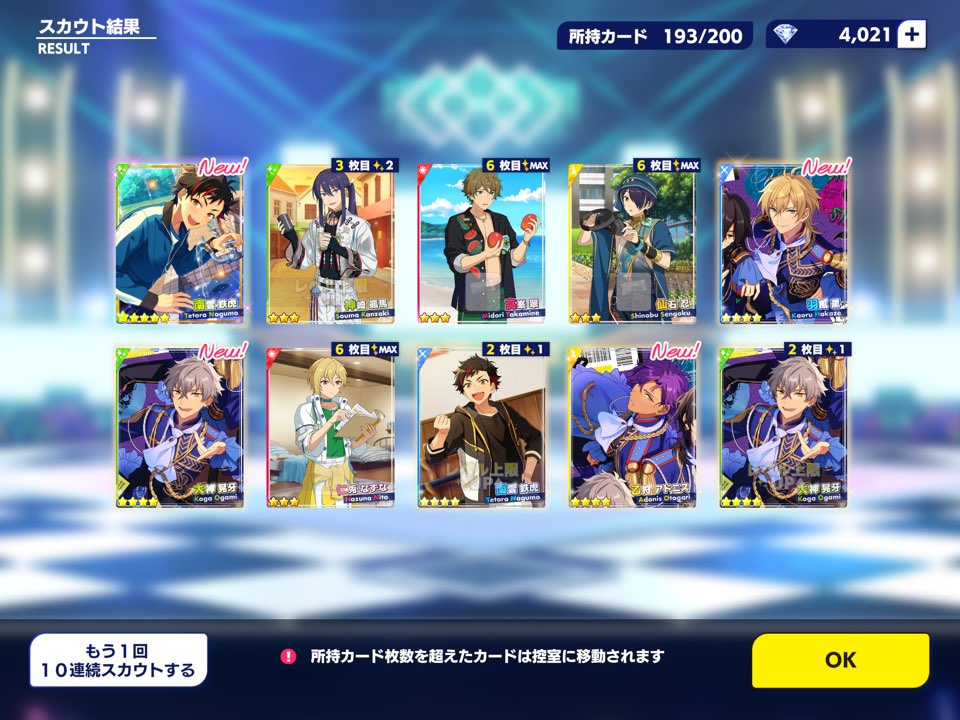960x720 pixels.
Task: Select the Souma Kanzaki card
Action: pyautogui.click(x=331, y=243)
